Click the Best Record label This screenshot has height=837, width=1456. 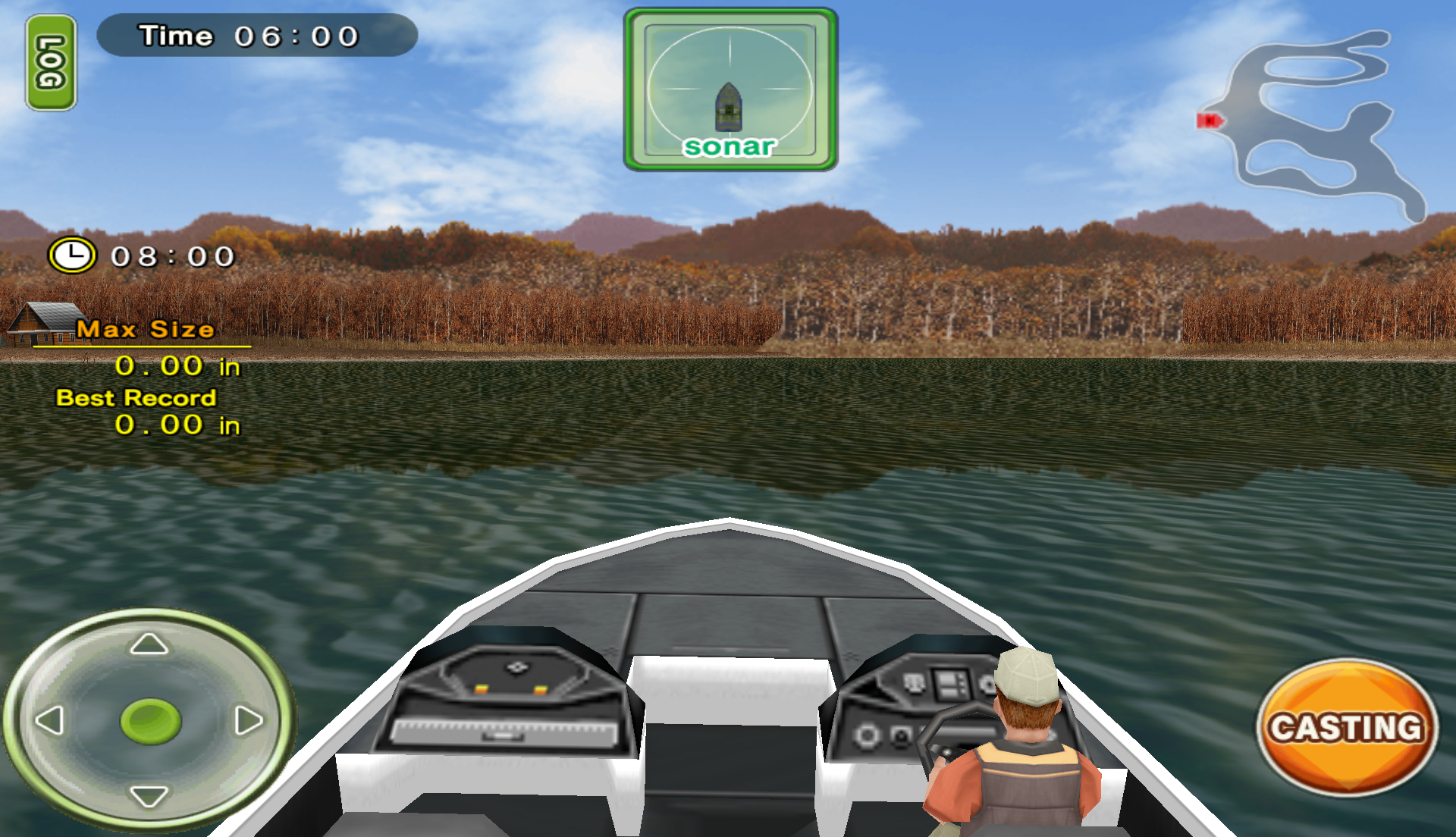pyautogui.click(x=137, y=397)
